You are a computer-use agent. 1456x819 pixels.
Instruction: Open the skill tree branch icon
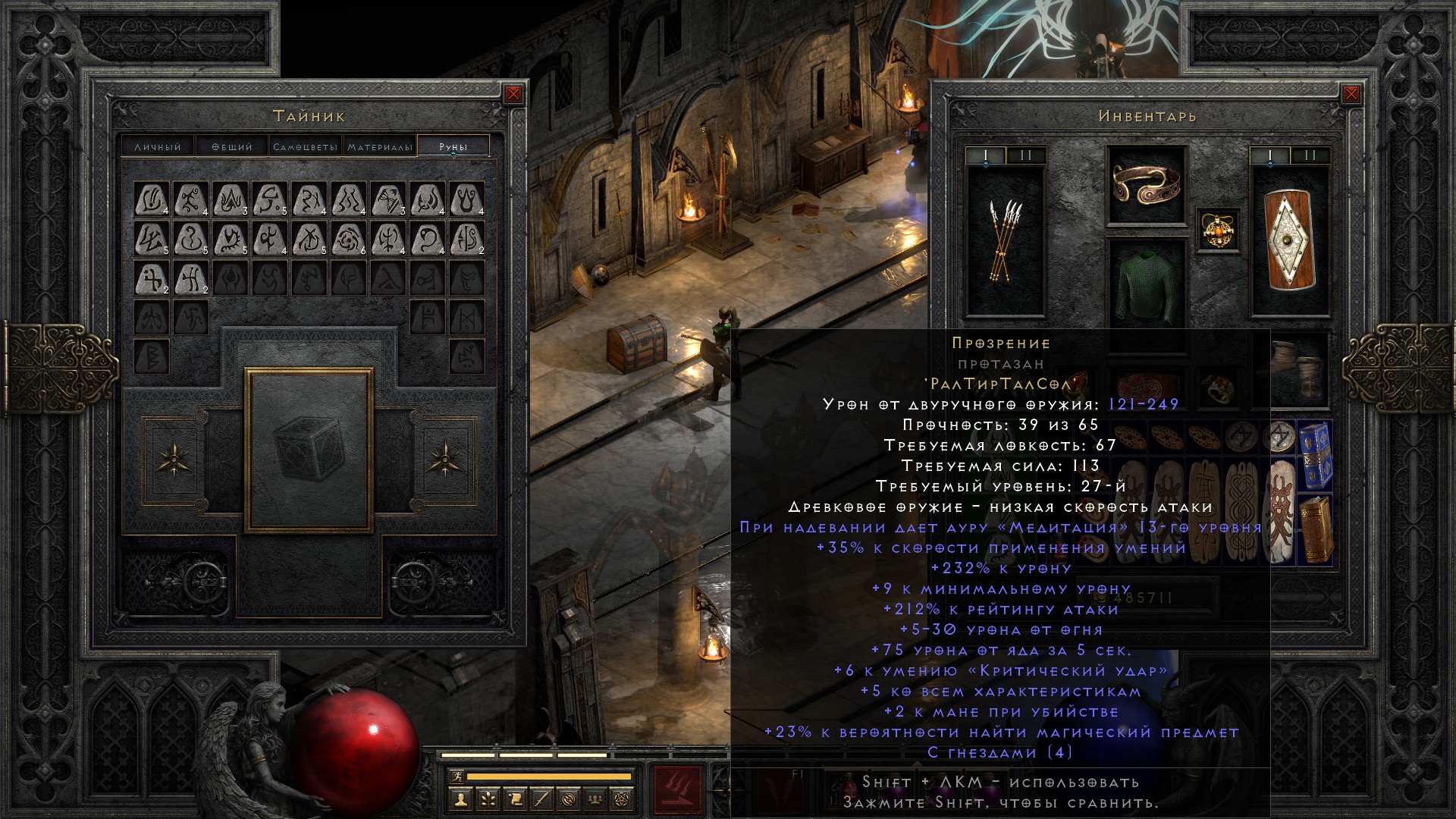click(488, 799)
